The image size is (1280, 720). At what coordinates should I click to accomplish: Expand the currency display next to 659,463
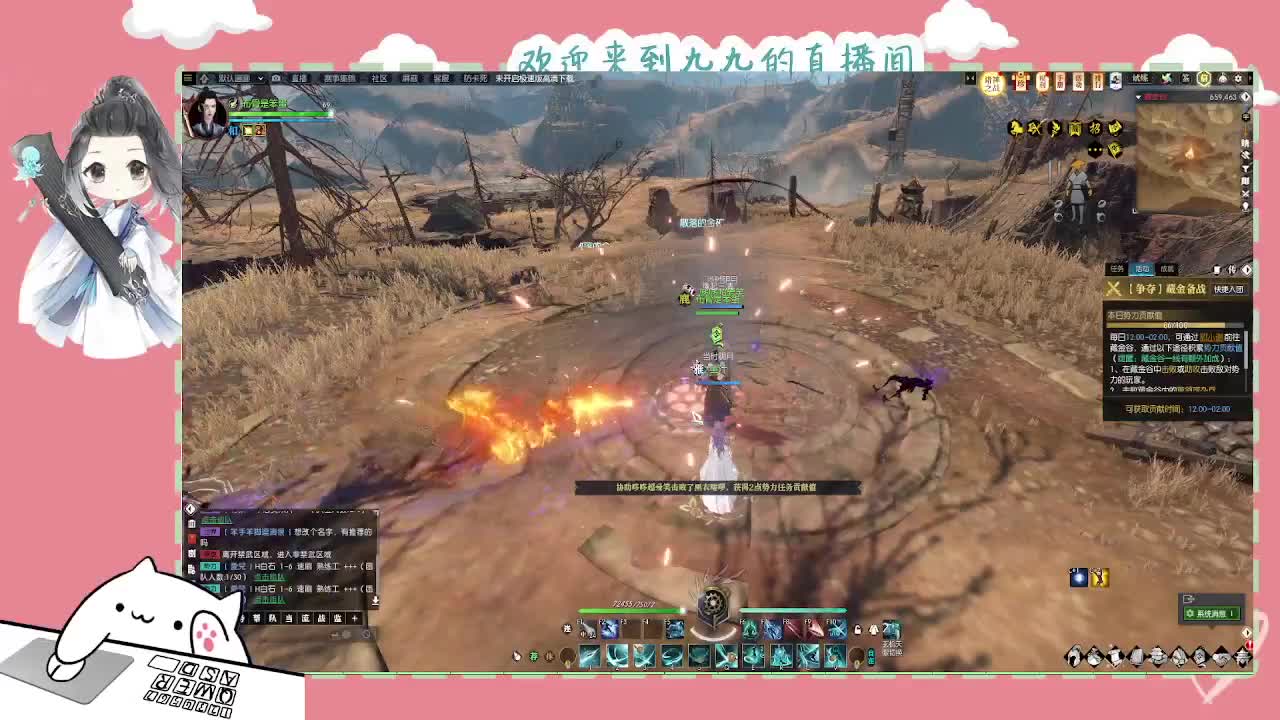[1245, 97]
